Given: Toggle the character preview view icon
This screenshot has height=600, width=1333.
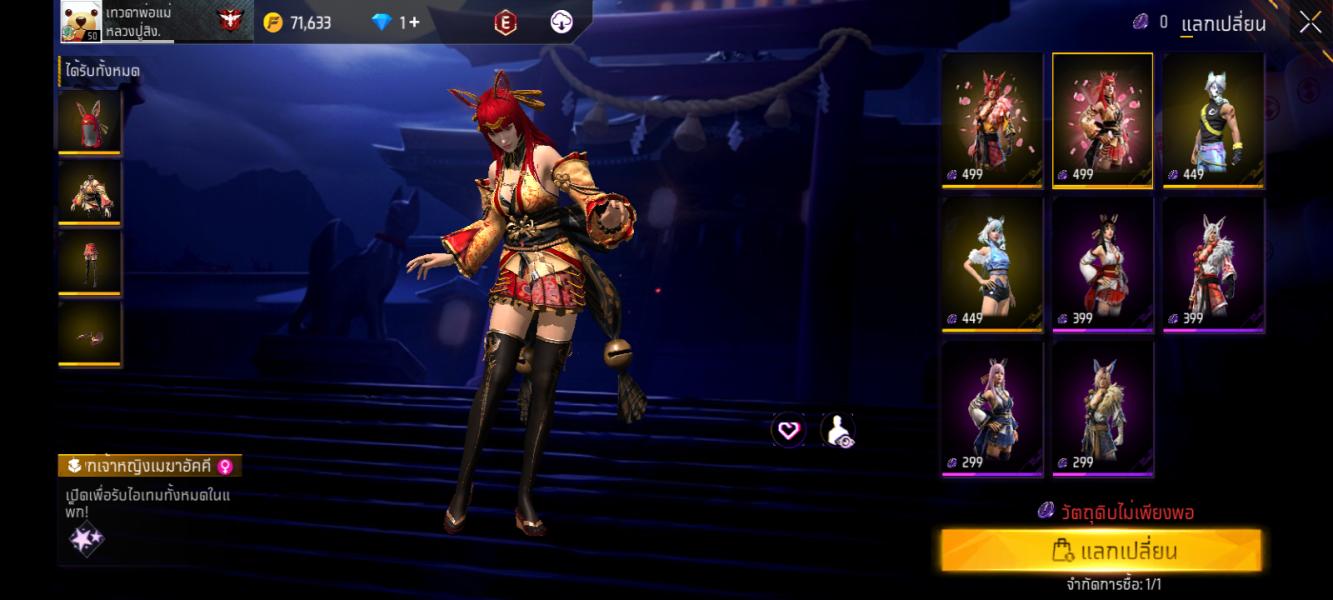Looking at the screenshot, I should point(838,431).
